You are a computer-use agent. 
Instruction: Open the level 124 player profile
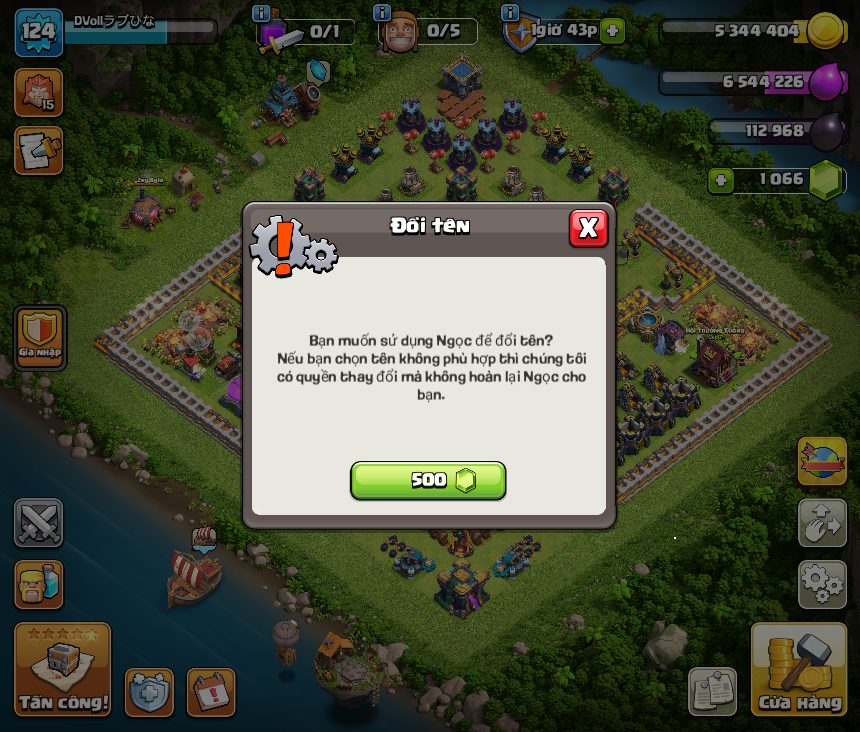pos(39,31)
